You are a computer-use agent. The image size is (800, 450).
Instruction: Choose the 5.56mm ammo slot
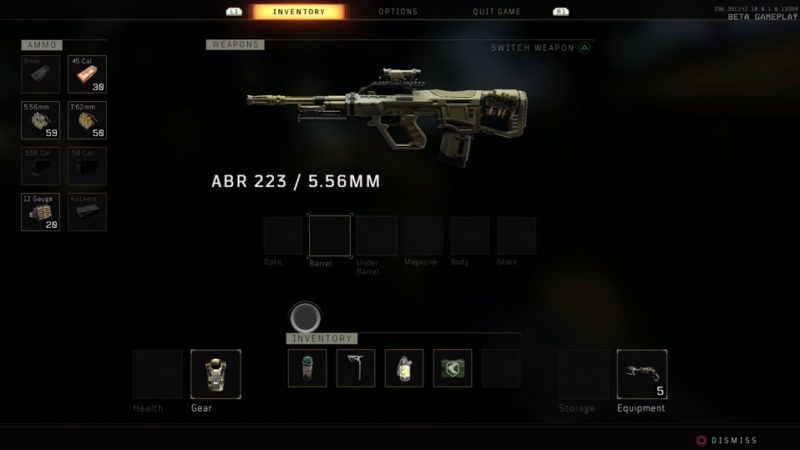[x=40, y=120]
